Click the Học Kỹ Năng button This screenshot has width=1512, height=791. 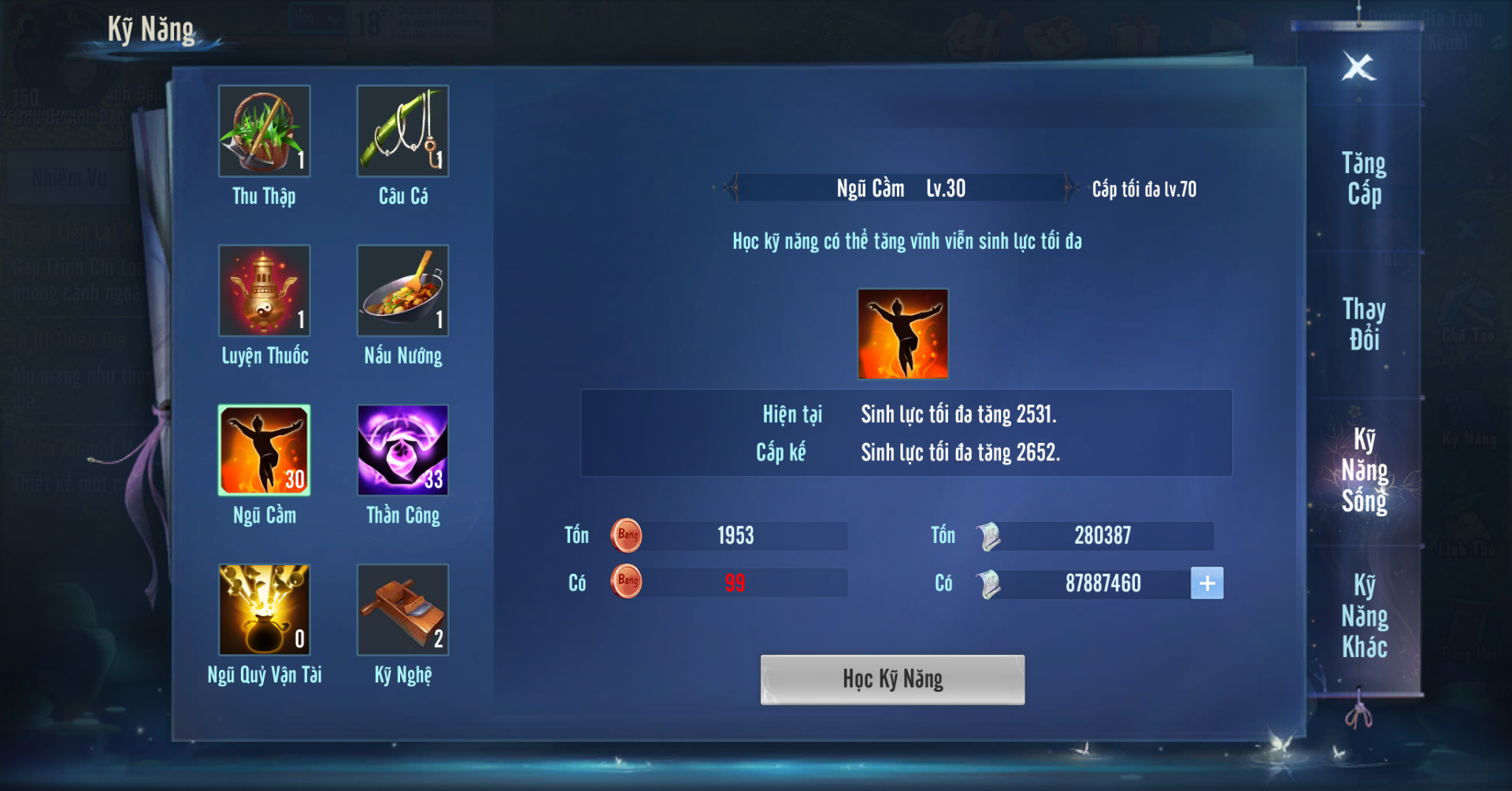pos(892,679)
